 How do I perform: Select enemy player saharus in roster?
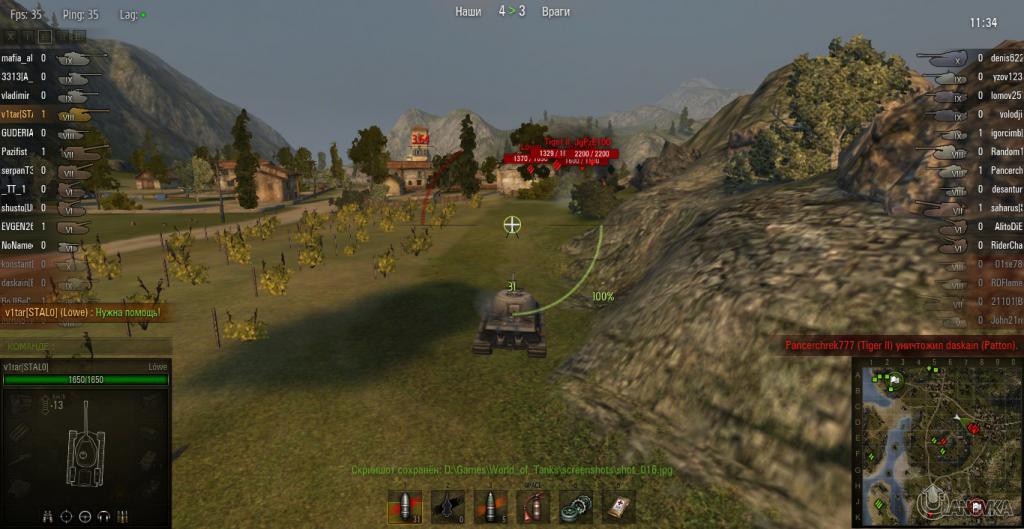1004,208
